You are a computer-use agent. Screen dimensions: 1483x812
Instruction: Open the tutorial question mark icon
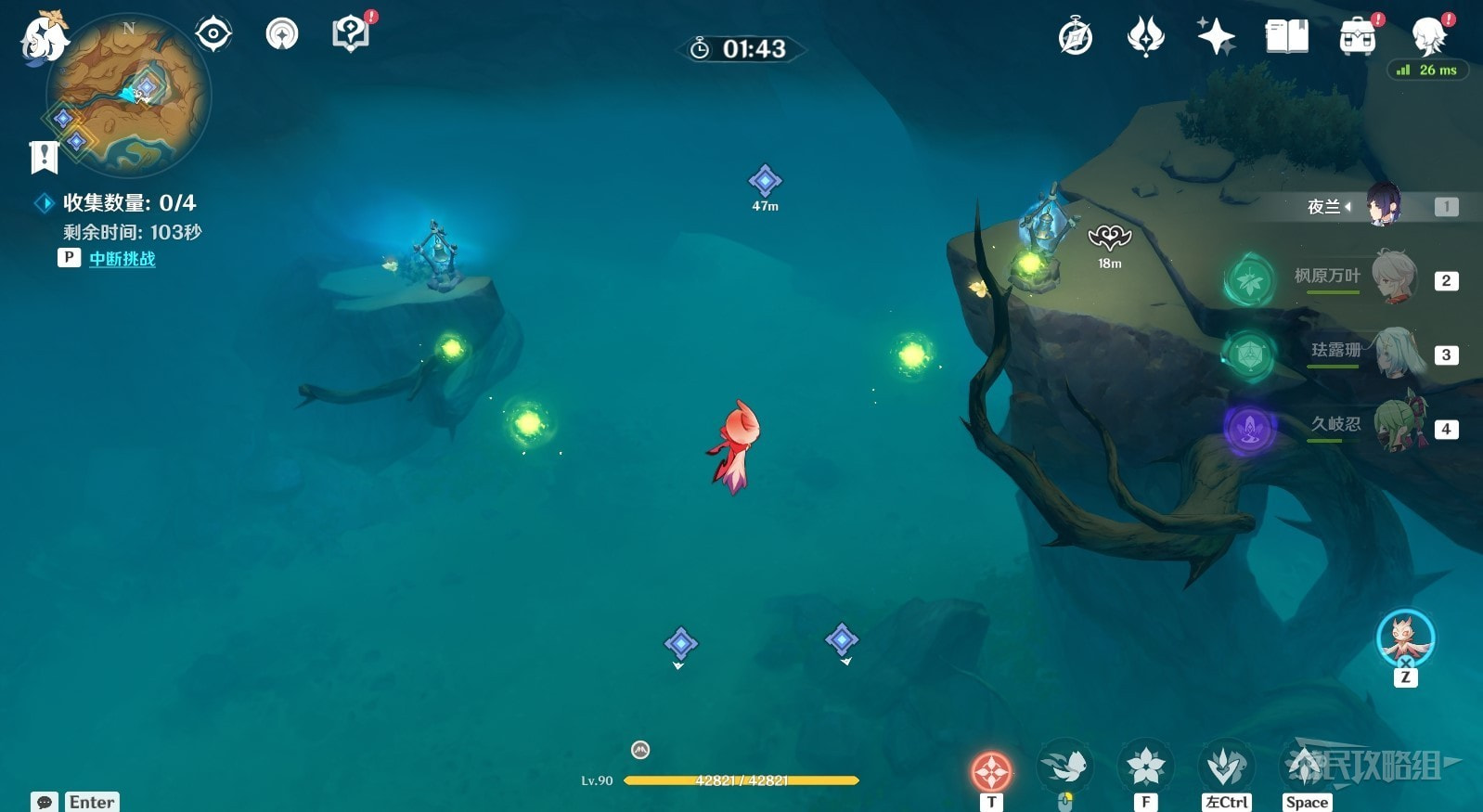point(350,35)
